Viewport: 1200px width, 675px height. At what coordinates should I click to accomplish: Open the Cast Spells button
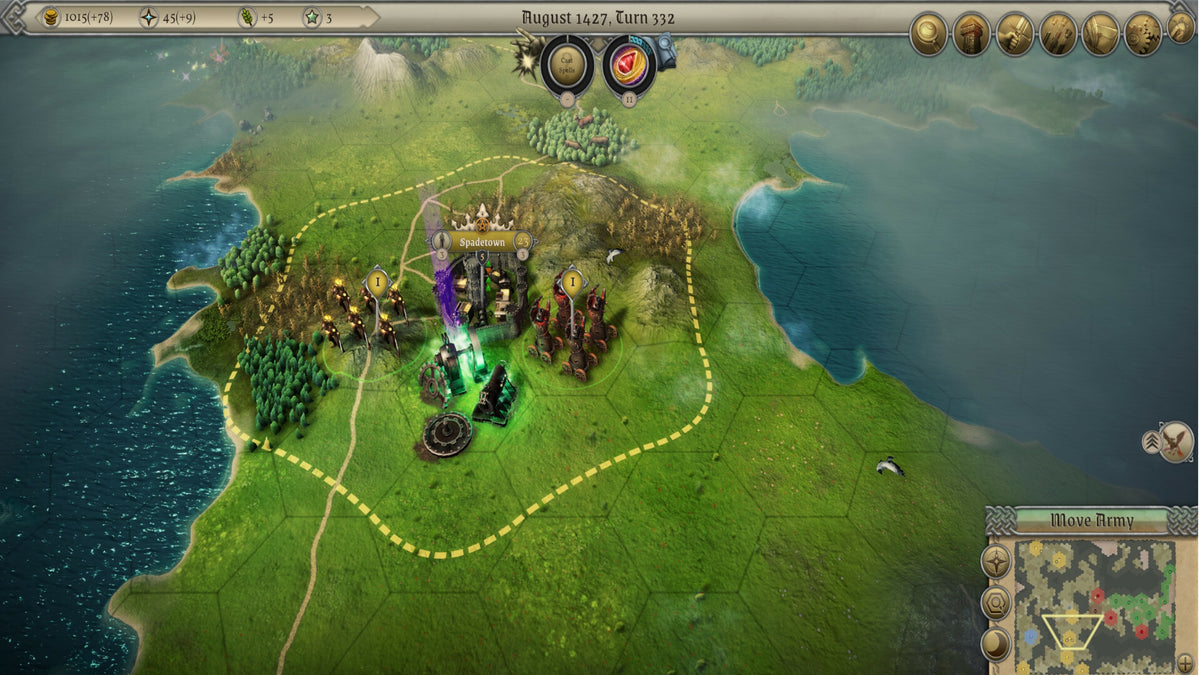567,63
